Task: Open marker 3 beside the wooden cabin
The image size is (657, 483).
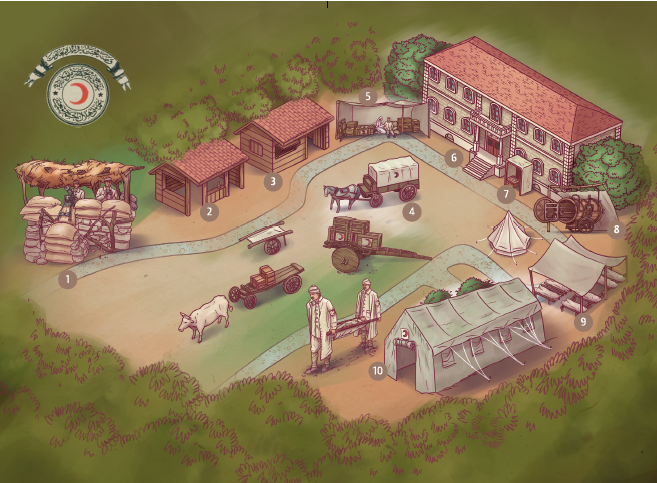Action: (x=273, y=182)
